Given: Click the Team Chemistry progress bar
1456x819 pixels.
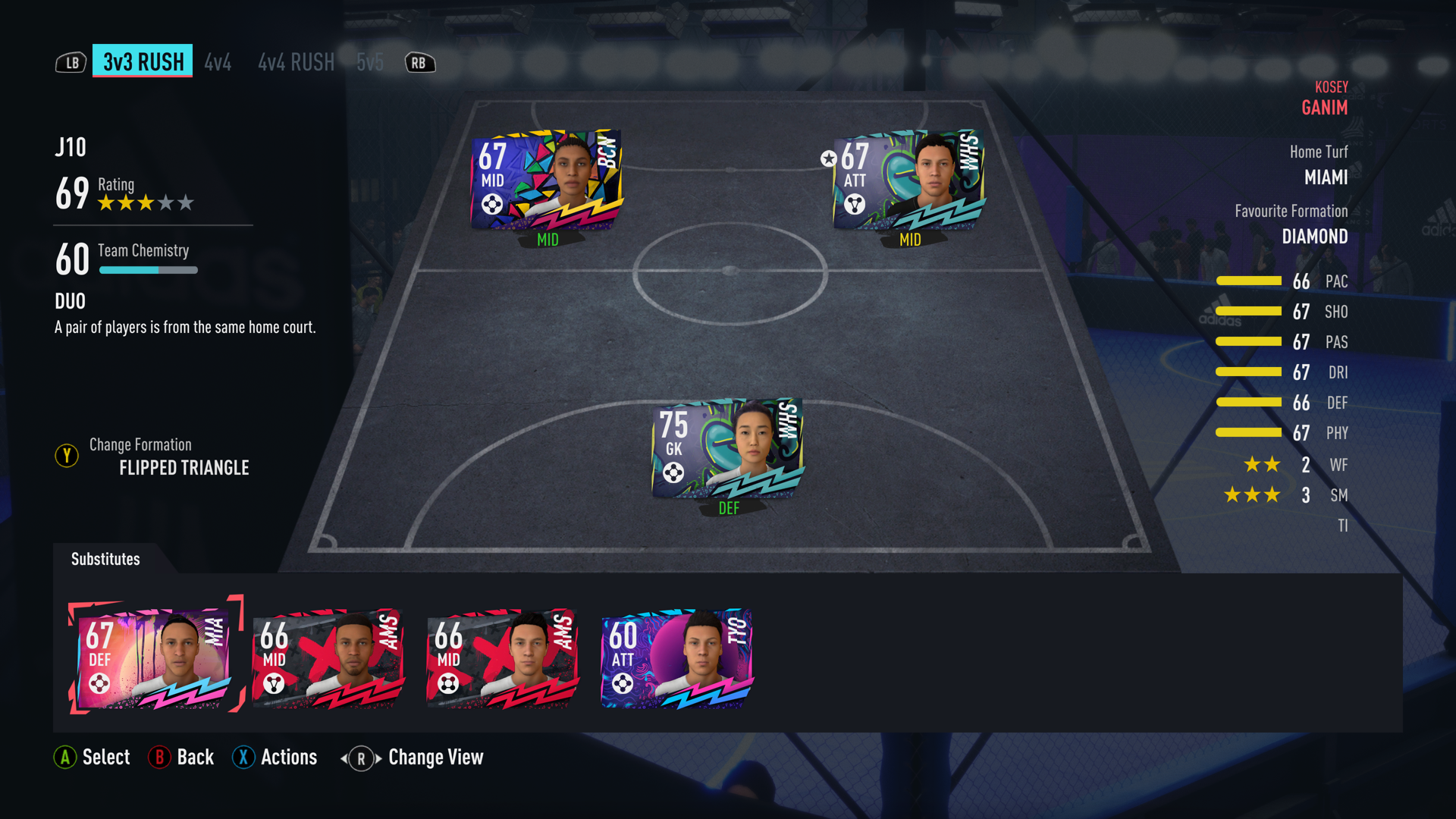Looking at the screenshot, I should (x=149, y=270).
